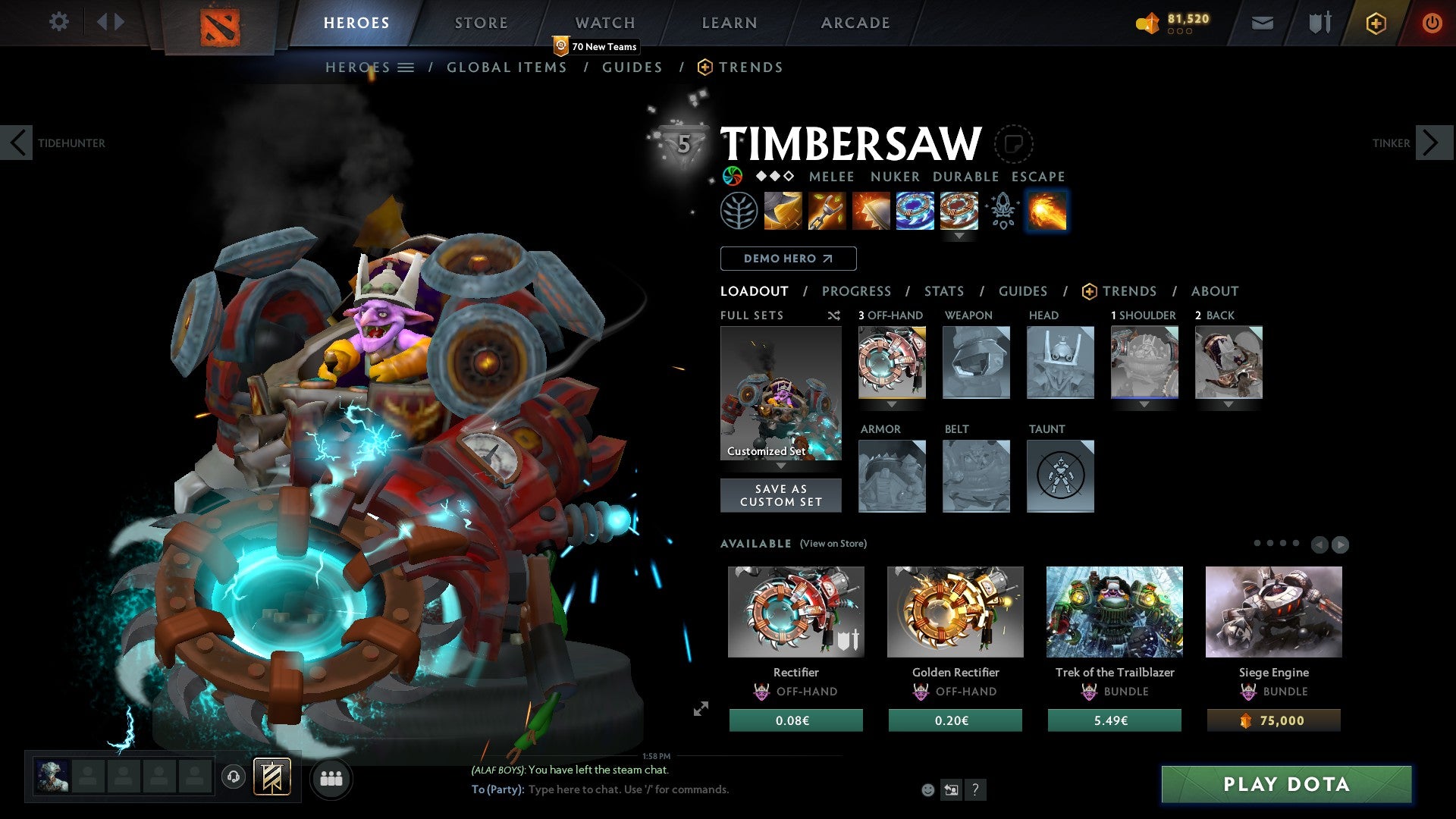
Task: Open the Global Items section
Action: coord(507,67)
